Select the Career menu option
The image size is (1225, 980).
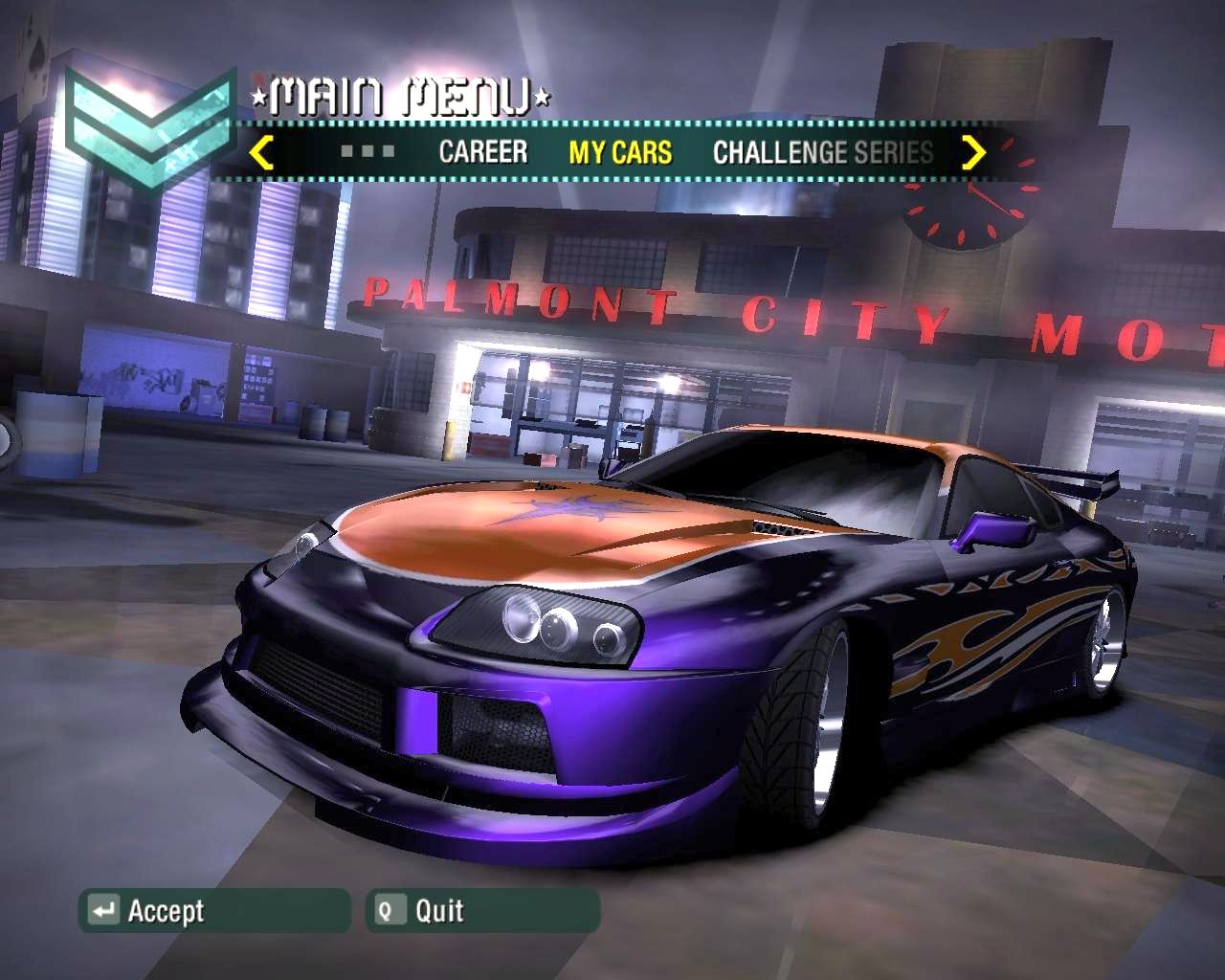coord(482,152)
